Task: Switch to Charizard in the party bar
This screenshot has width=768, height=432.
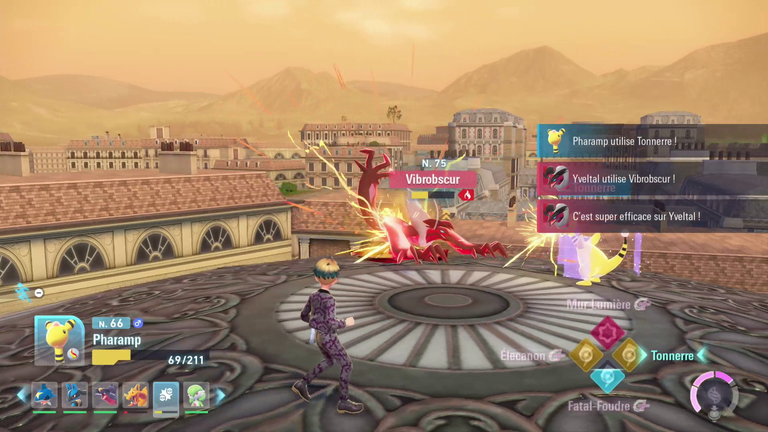Action: (x=135, y=396)
